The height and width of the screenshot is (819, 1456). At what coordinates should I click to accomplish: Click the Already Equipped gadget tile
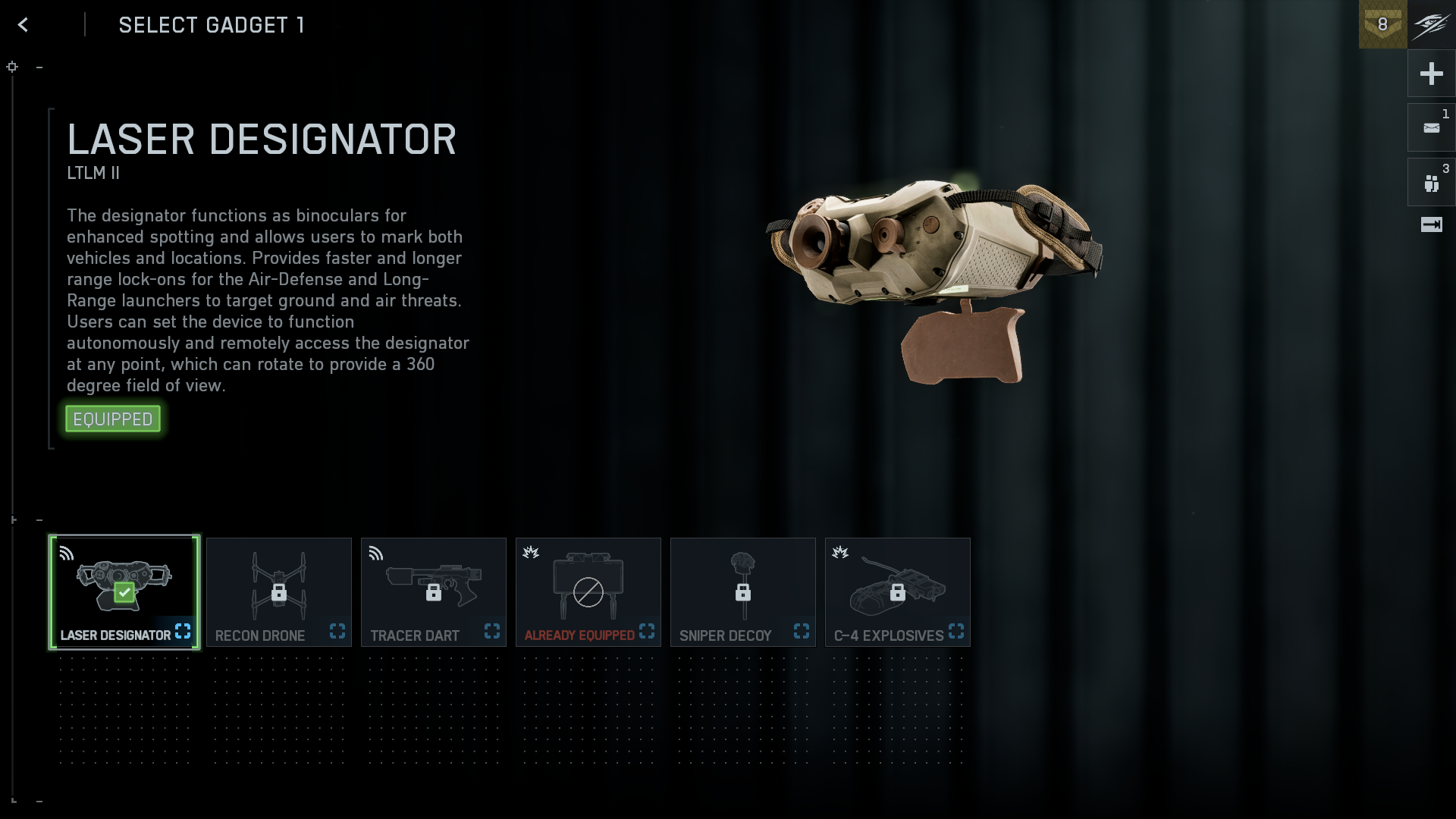(588, 591)
